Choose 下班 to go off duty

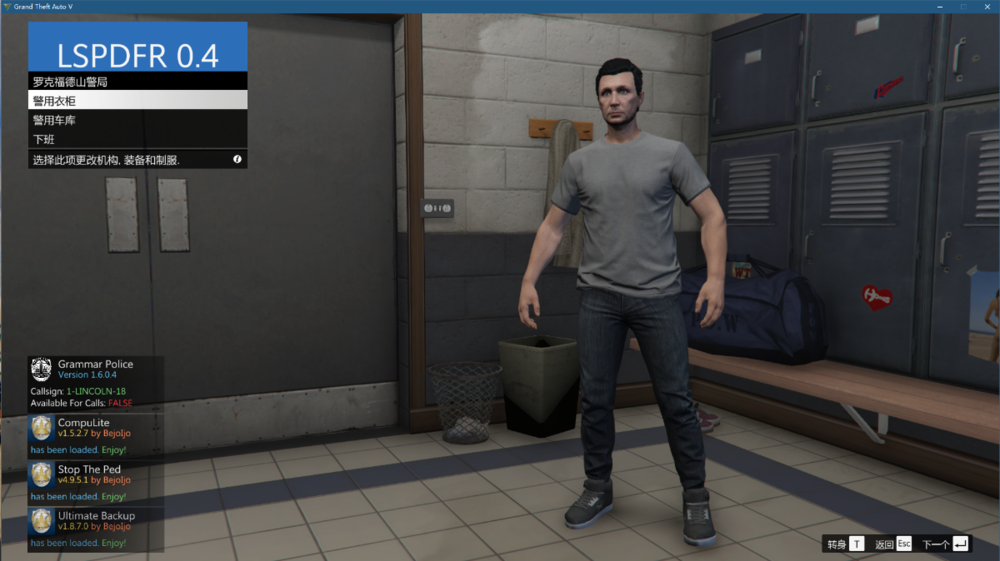click(137, 139)
